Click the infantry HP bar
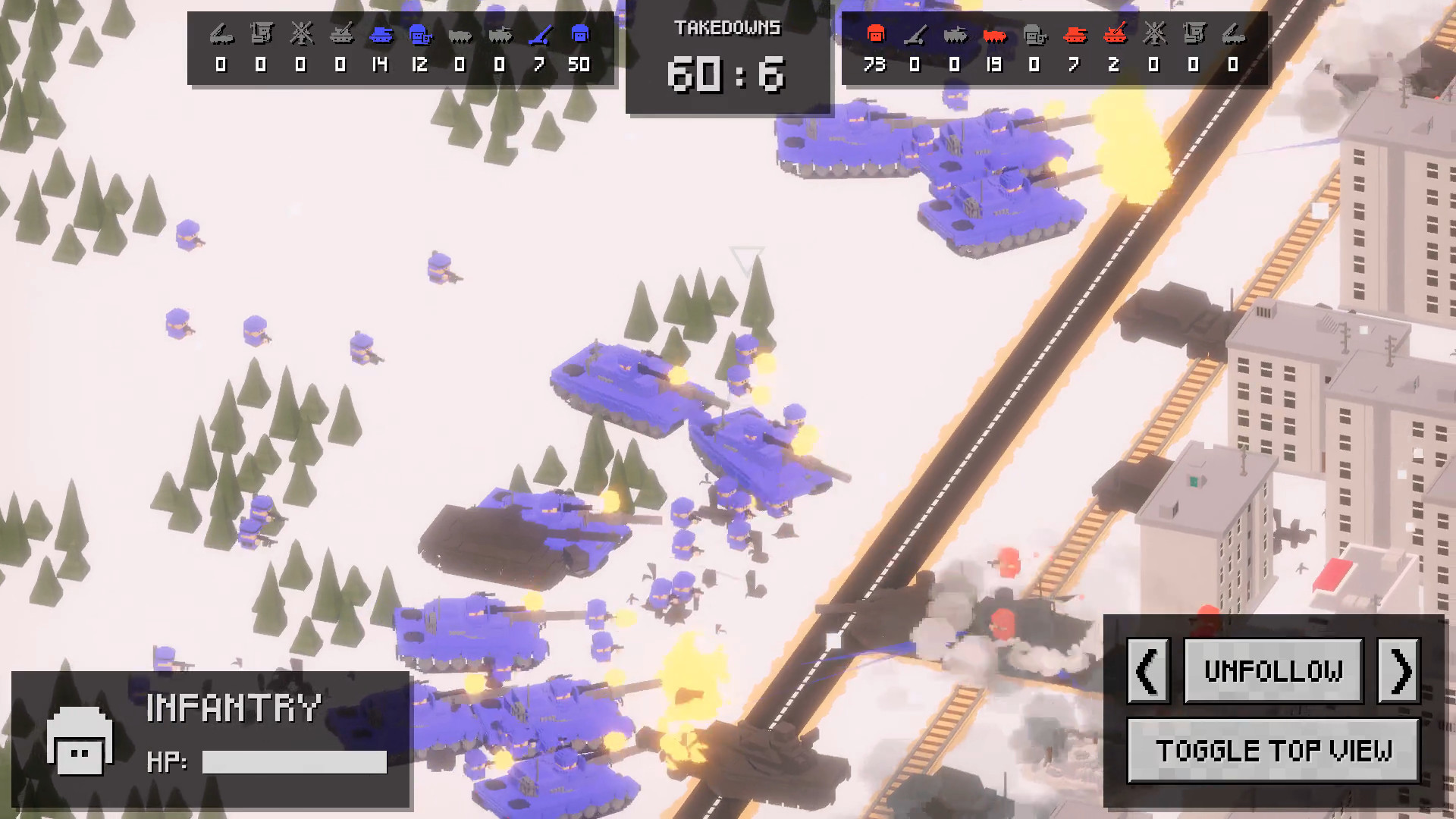This screenshot has width=1456, height=819. coord(295,761)
